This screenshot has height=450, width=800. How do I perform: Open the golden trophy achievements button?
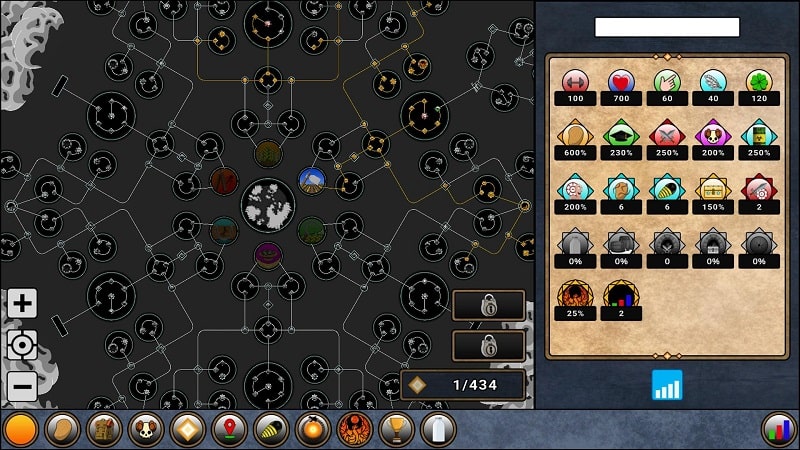[396, 430]
